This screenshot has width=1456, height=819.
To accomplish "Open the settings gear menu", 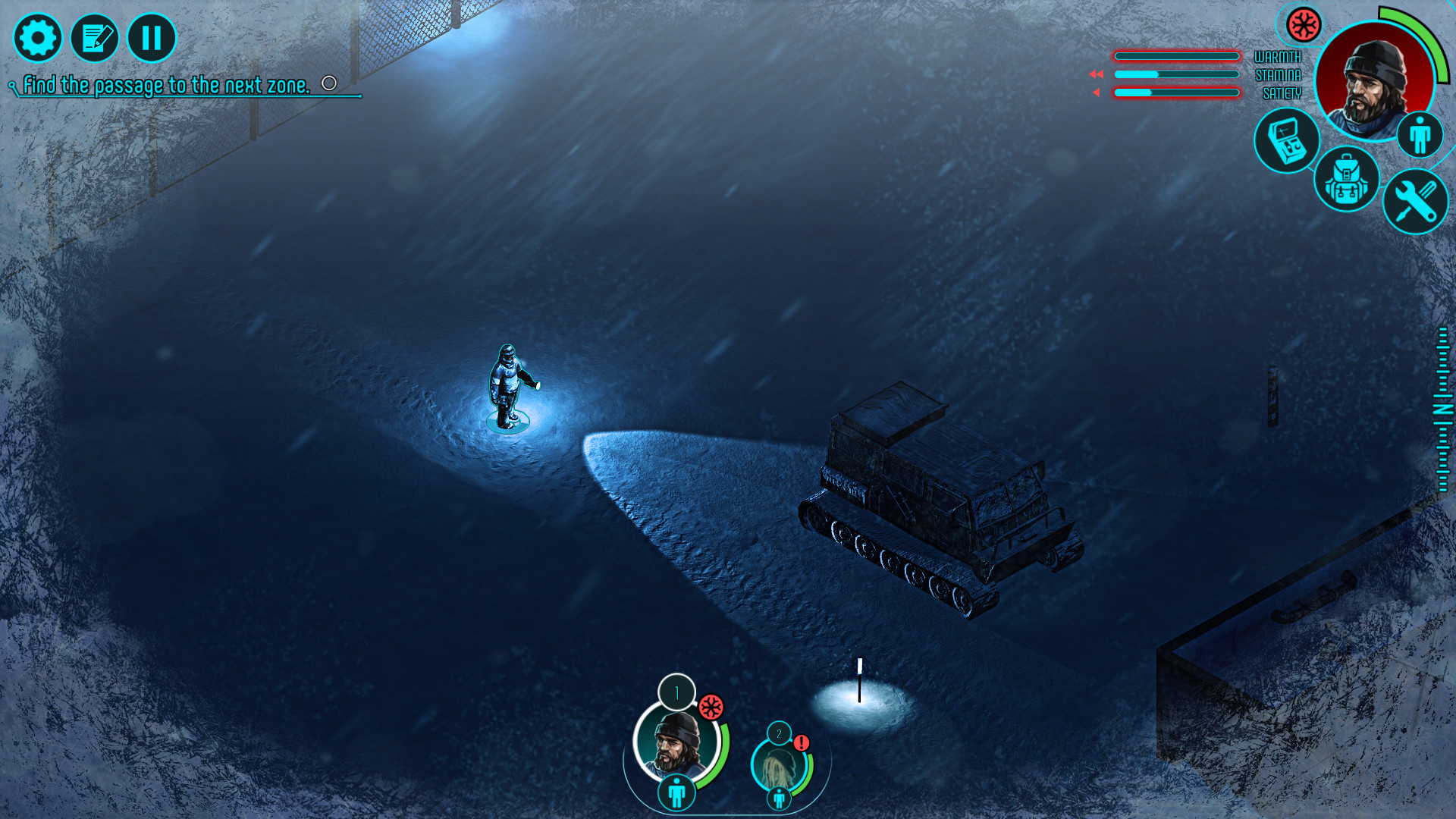I will 38,37.
